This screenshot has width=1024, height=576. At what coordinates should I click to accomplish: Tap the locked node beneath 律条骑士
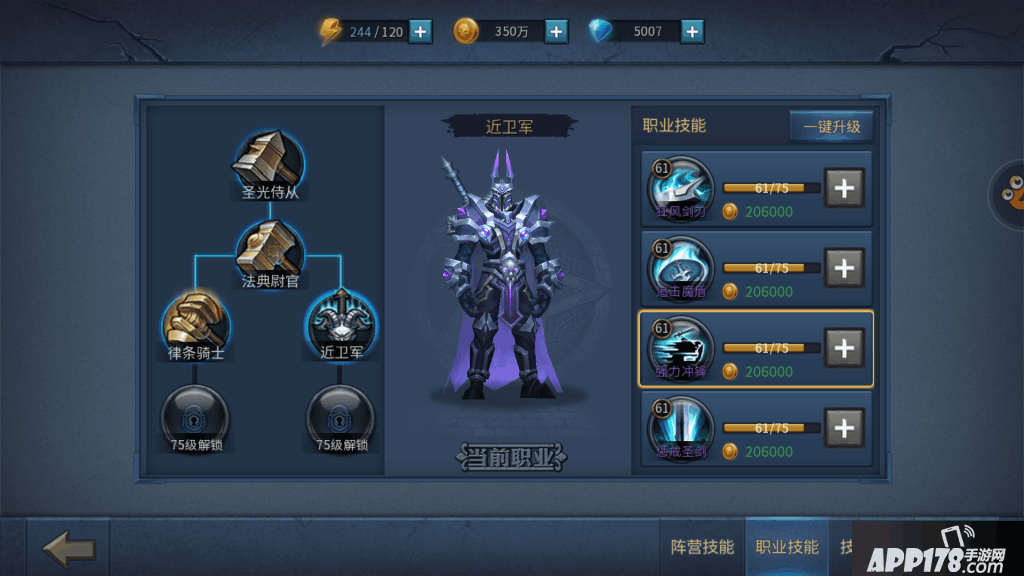tap(195, 412)
